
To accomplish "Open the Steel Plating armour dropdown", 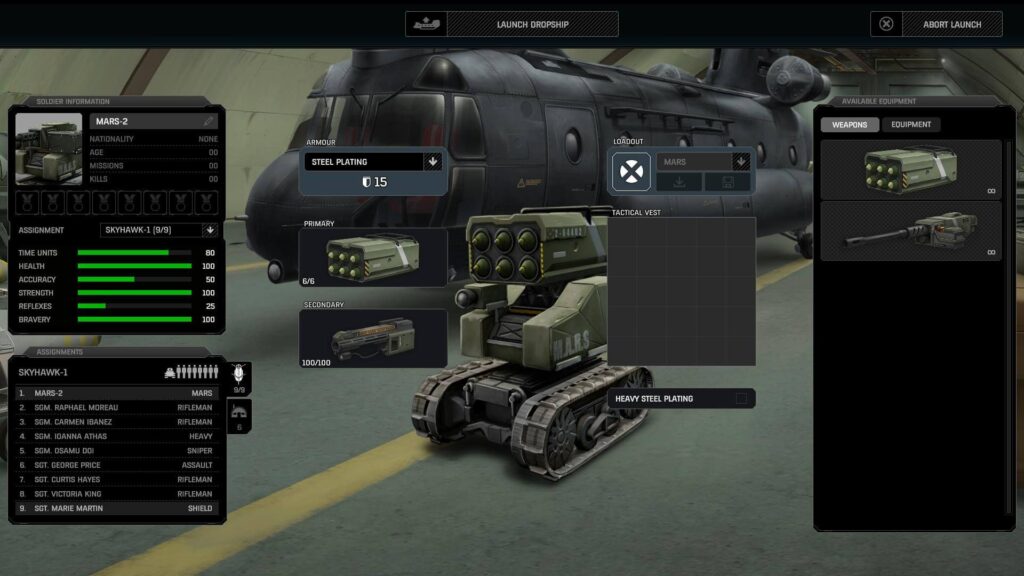I will (x=433, y=161).
